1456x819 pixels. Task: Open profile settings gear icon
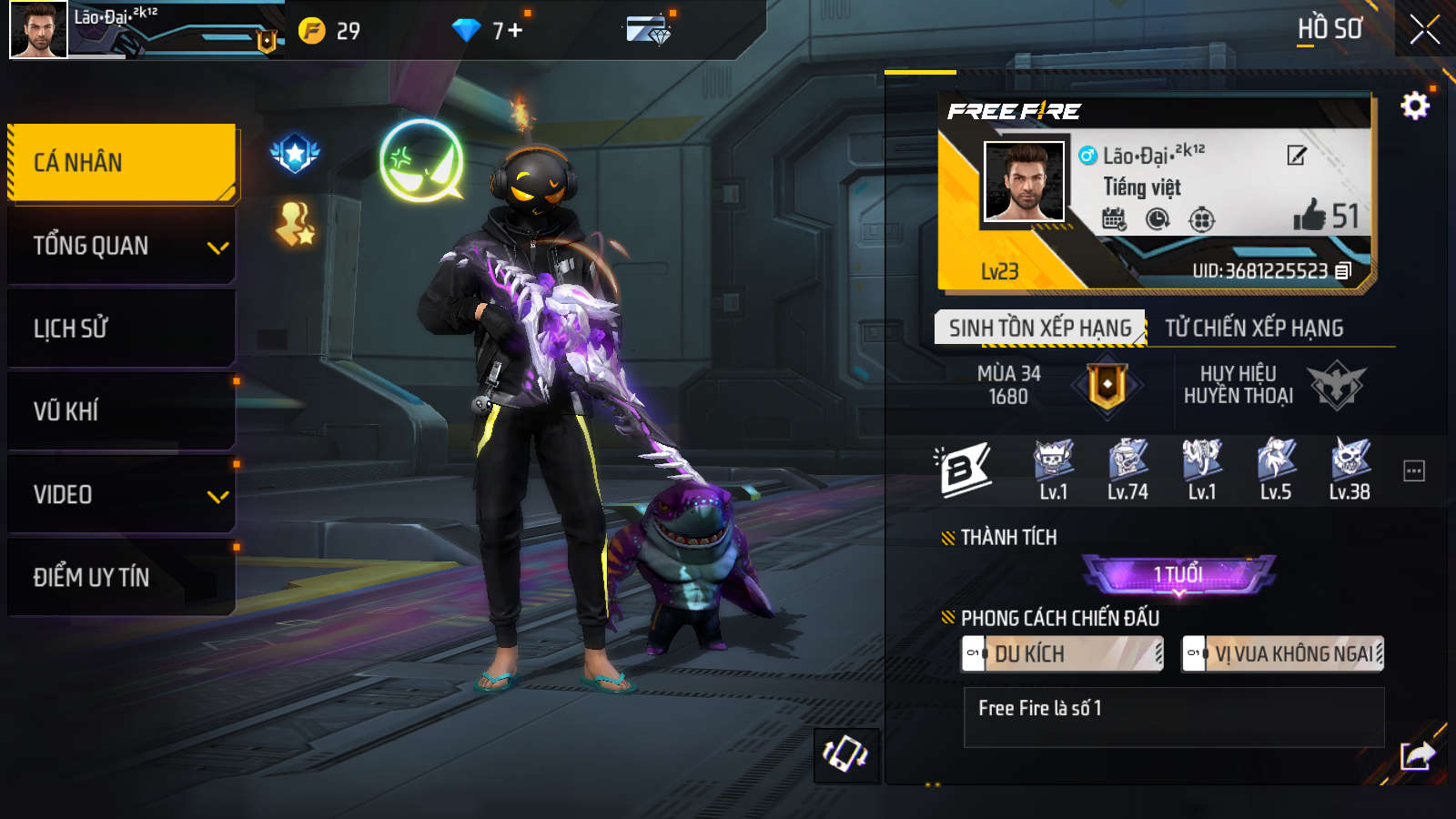point(1414,106)
